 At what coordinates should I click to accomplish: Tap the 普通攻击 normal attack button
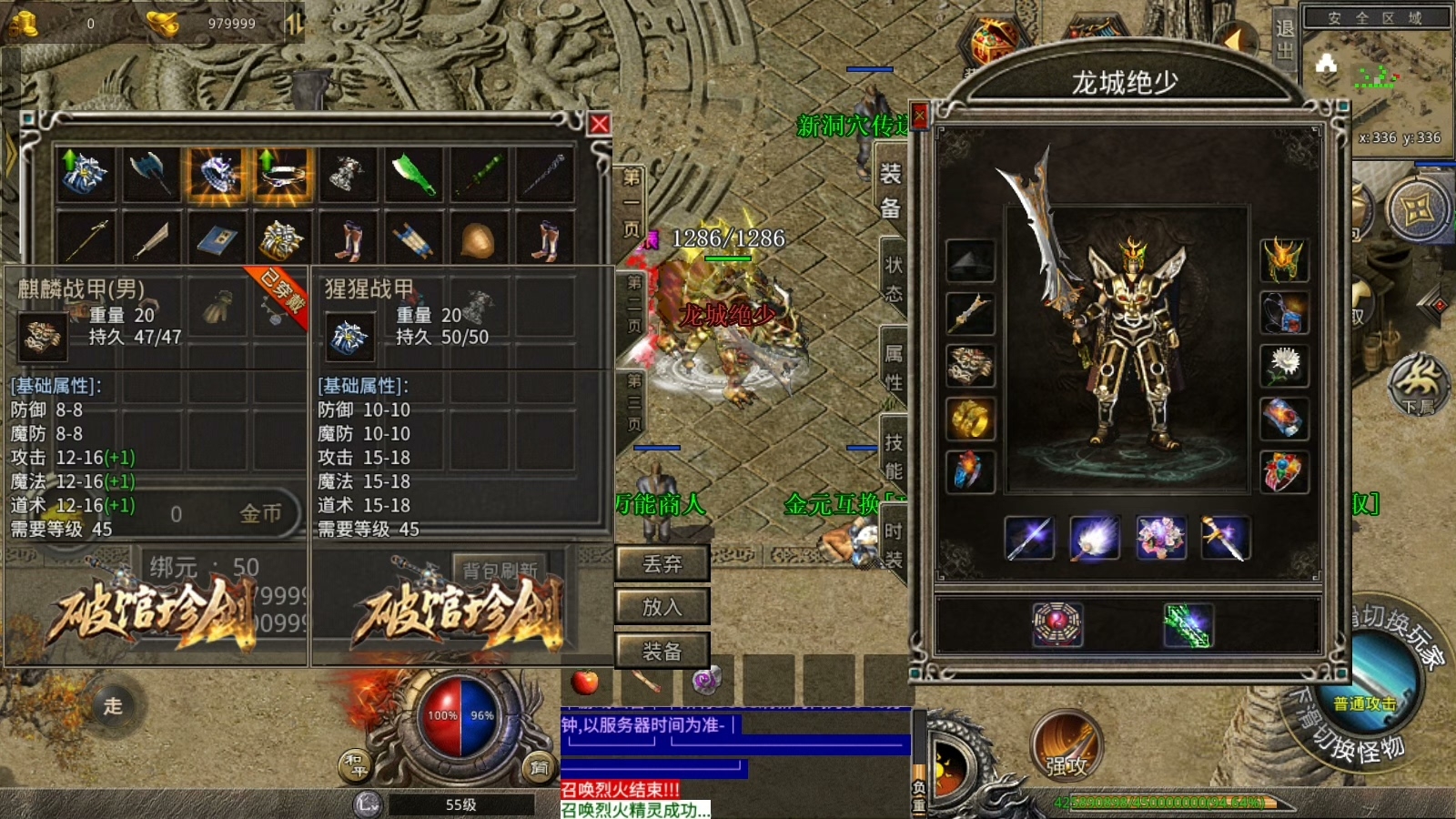pos(1365,701)
